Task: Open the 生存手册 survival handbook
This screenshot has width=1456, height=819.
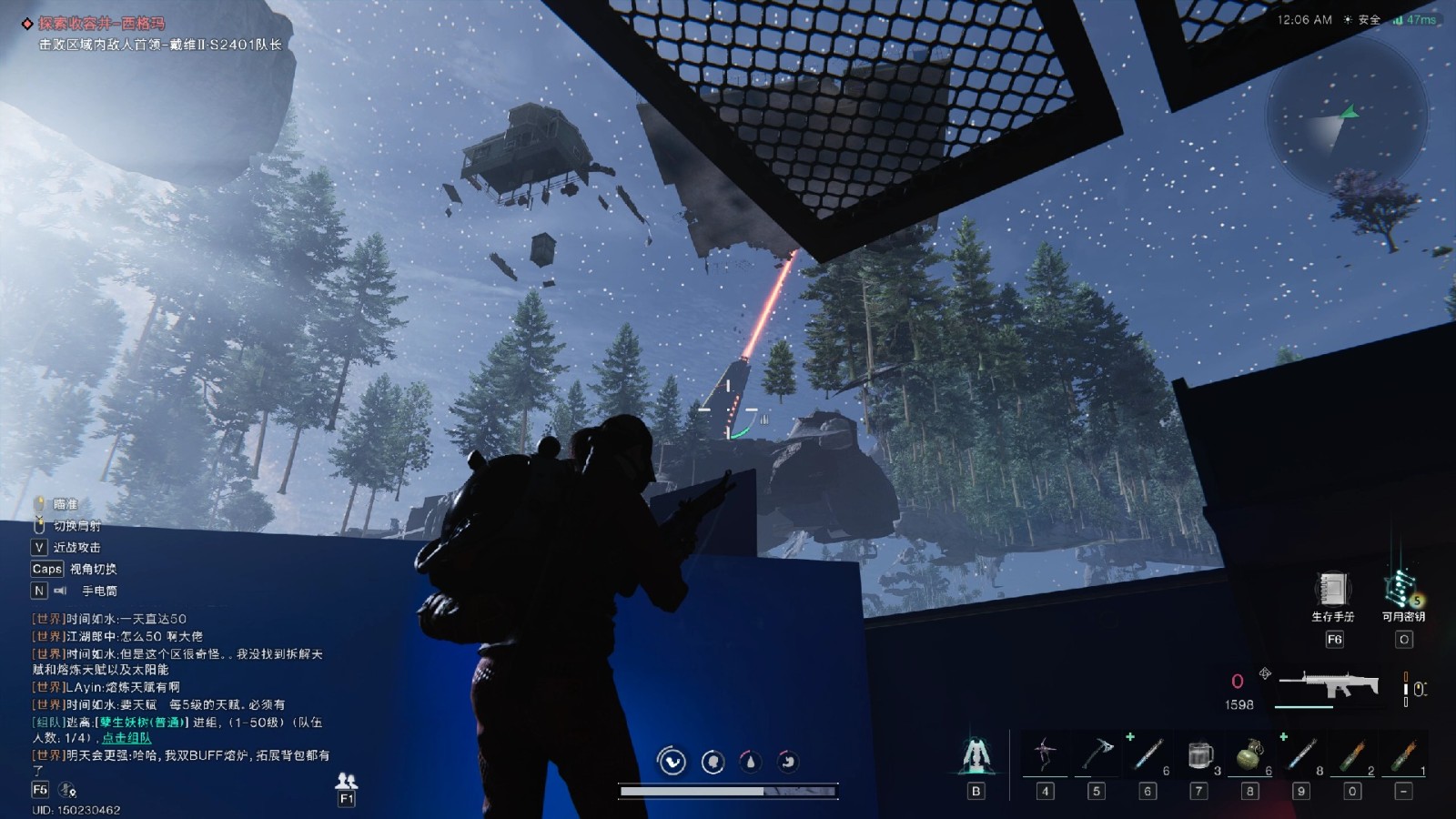Action: [x=1332, y=591]
